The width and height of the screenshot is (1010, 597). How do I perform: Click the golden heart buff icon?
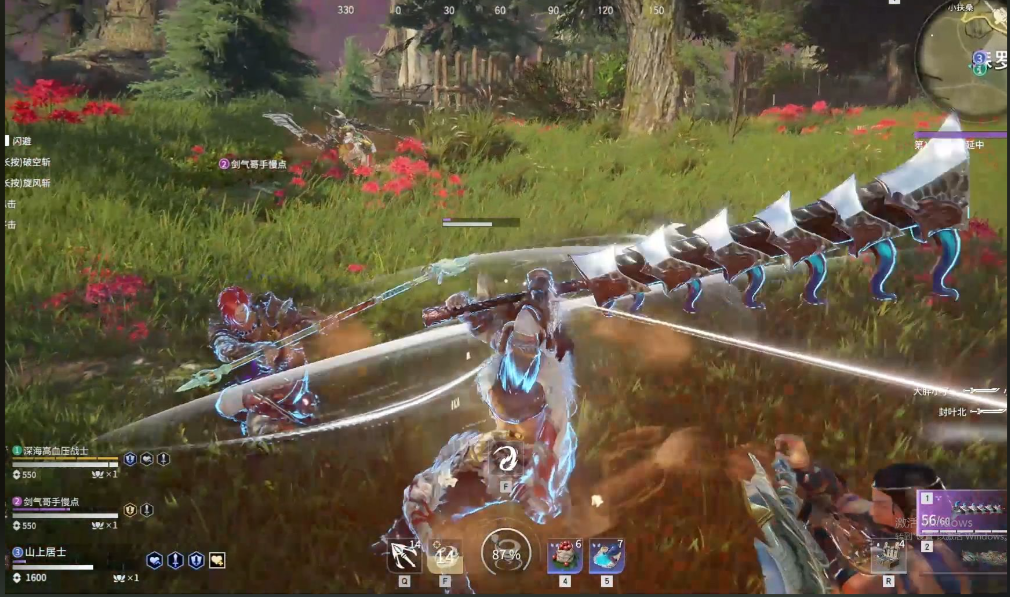click(x=217, y=561)
